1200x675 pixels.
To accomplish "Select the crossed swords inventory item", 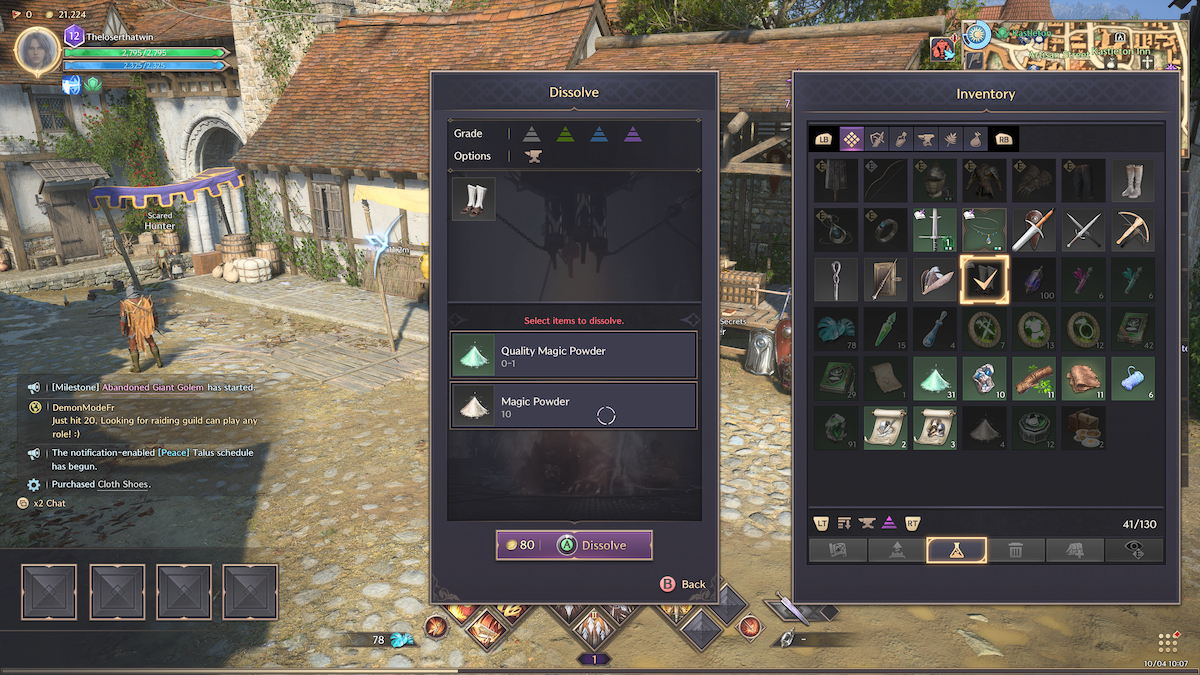I will tap(1083, 230).
